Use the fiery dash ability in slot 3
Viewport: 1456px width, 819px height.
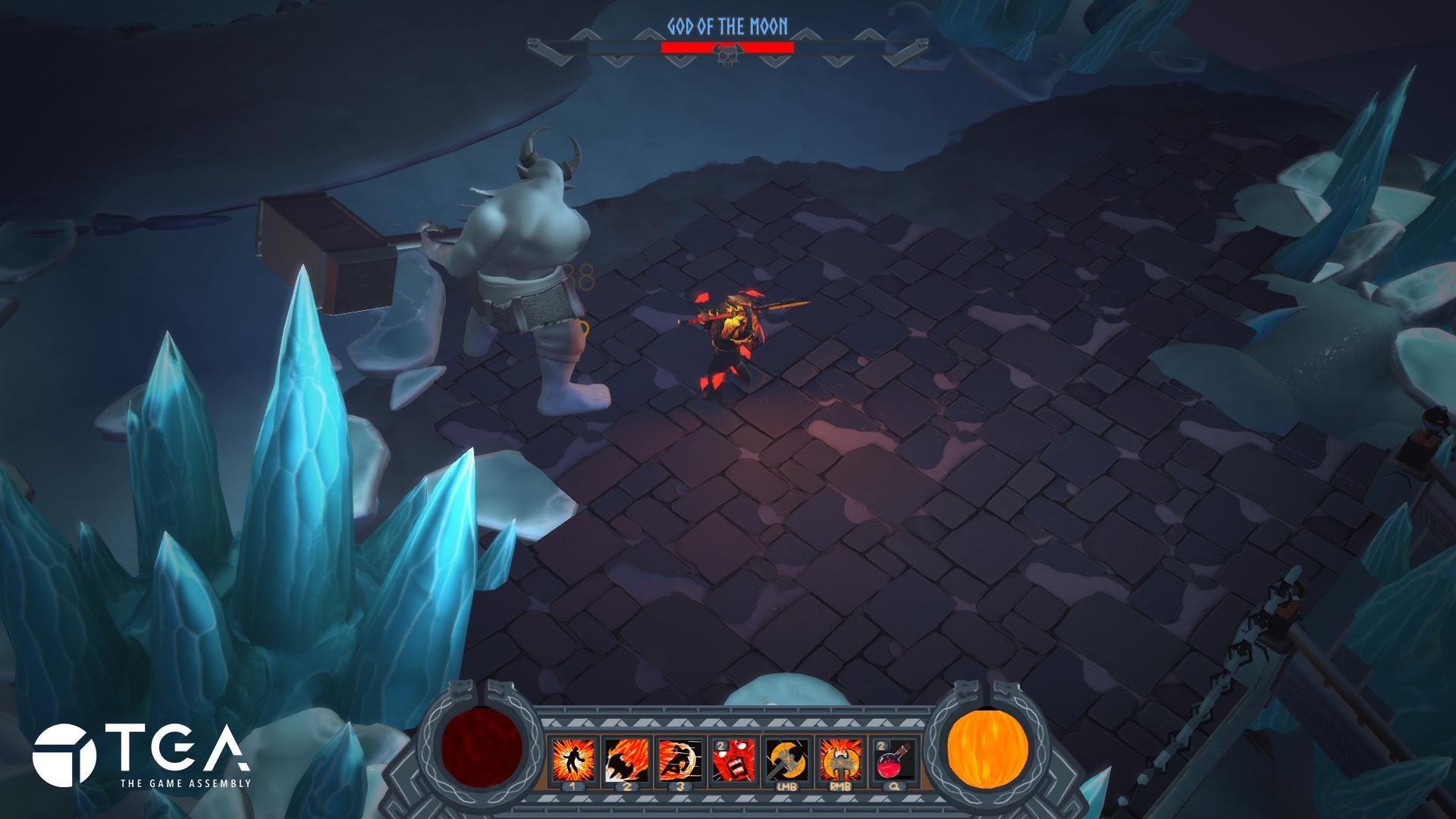(x=679, y=758)
